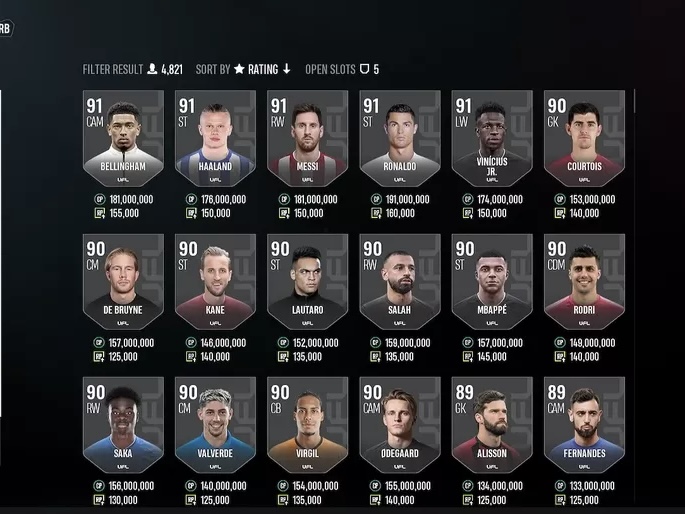Image resolution: width=685 pixels, height=514 pixels.
Task: Select the Ronaldo player card
Action: [399, 138]
